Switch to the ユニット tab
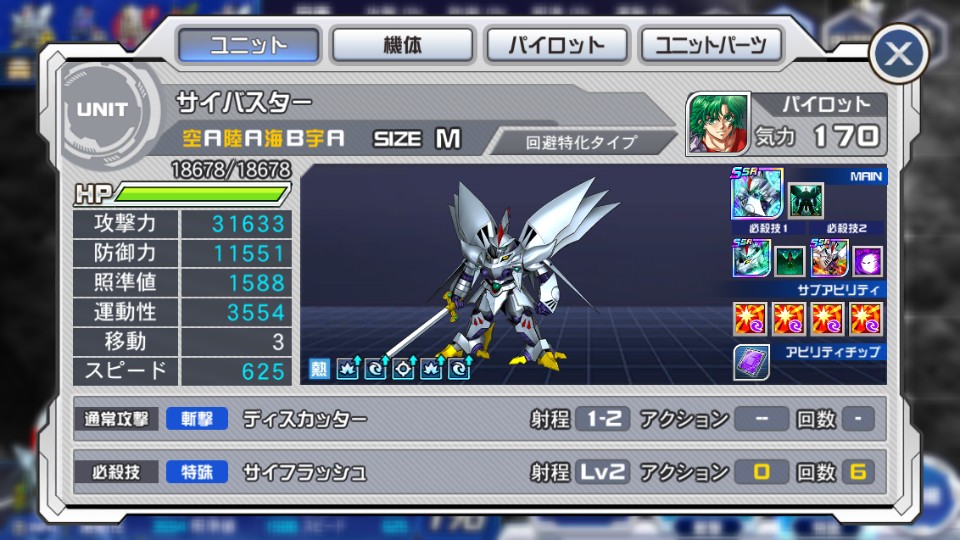Image resolution: width=960 pixels, height=540 pixels. tap(249, 45)
